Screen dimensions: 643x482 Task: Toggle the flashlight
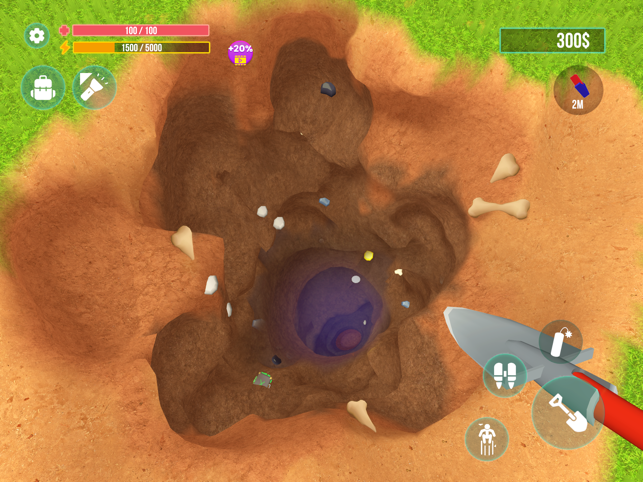[94, 88]
